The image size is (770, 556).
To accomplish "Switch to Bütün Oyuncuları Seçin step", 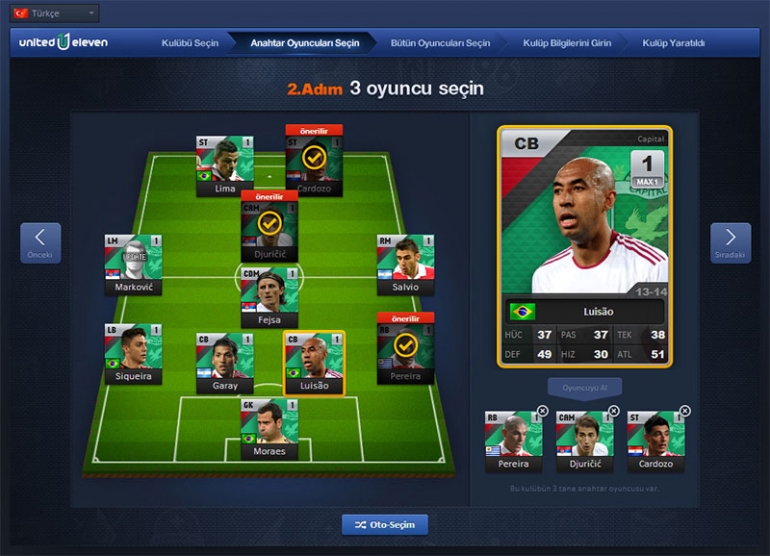I will [441, 43].
